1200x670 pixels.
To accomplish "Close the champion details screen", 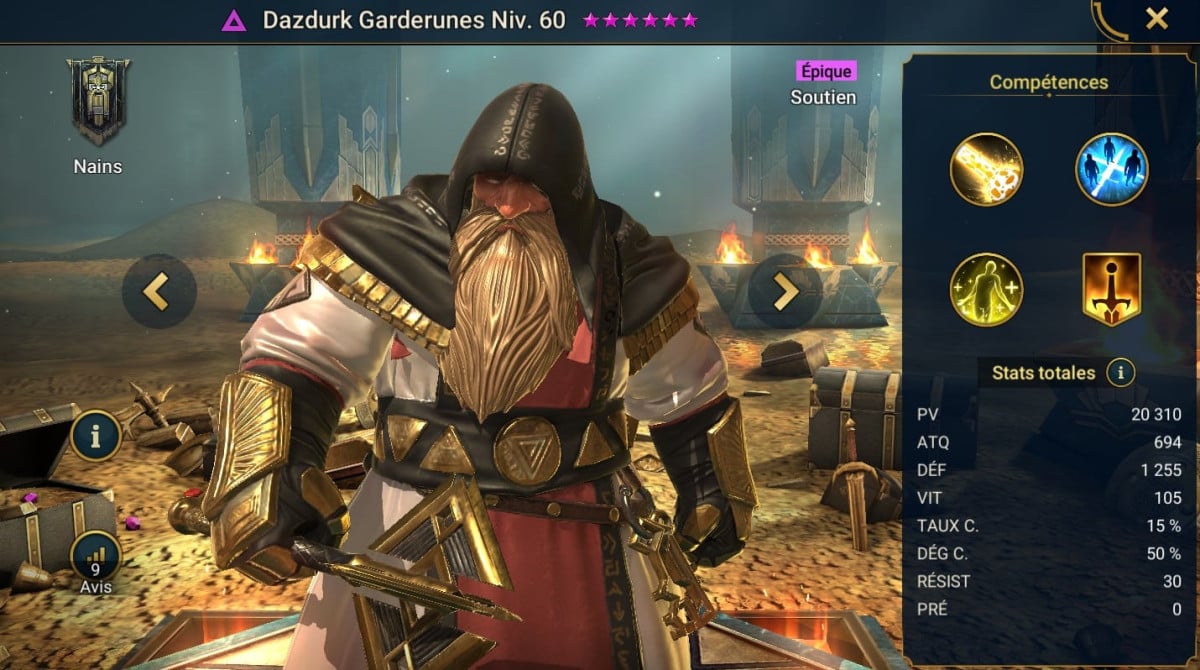I will pyautogui.click(x=1156, y=19).
